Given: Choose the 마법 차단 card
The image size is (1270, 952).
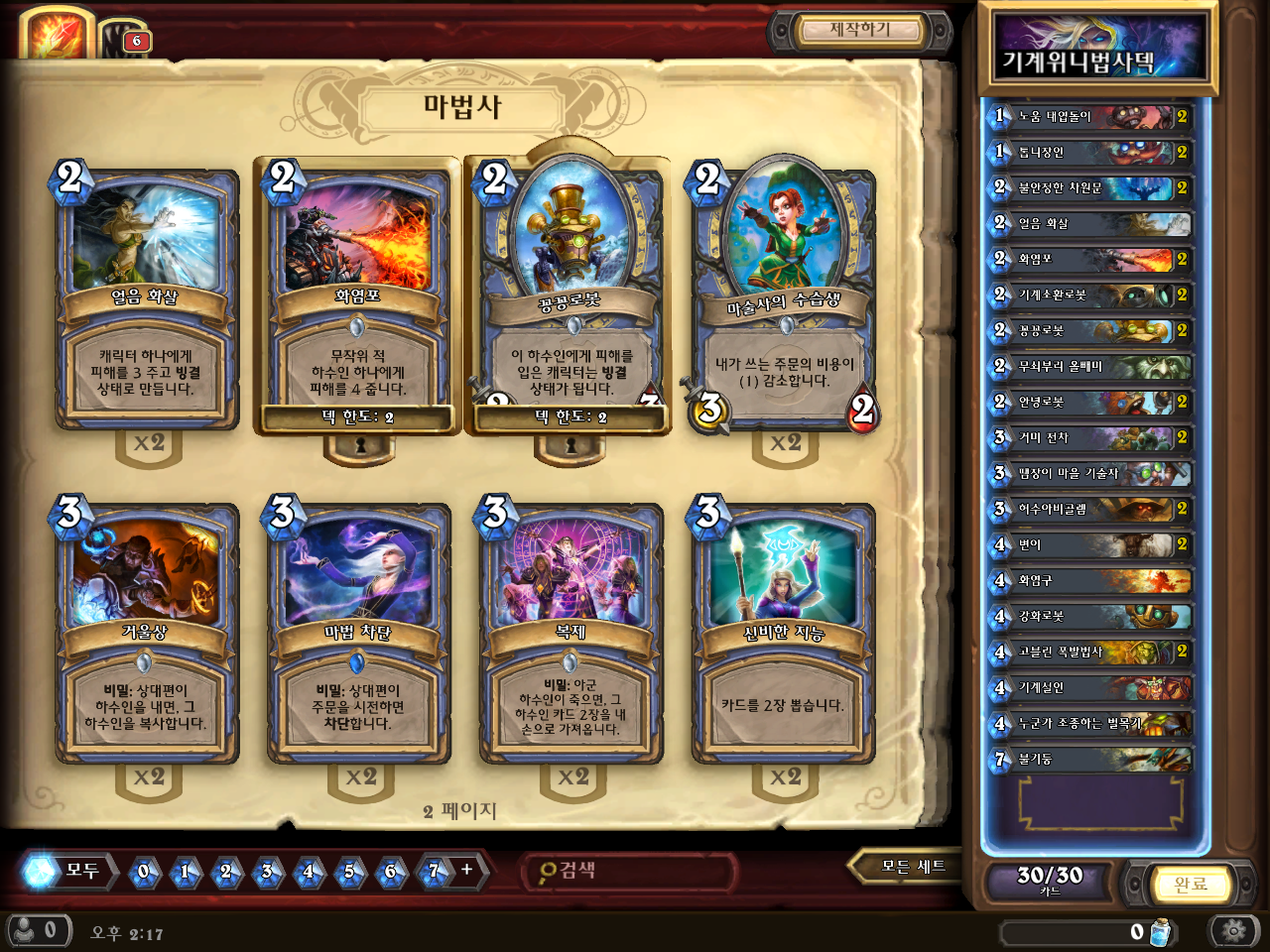Looking at the screenshot, I should [359, 633].
